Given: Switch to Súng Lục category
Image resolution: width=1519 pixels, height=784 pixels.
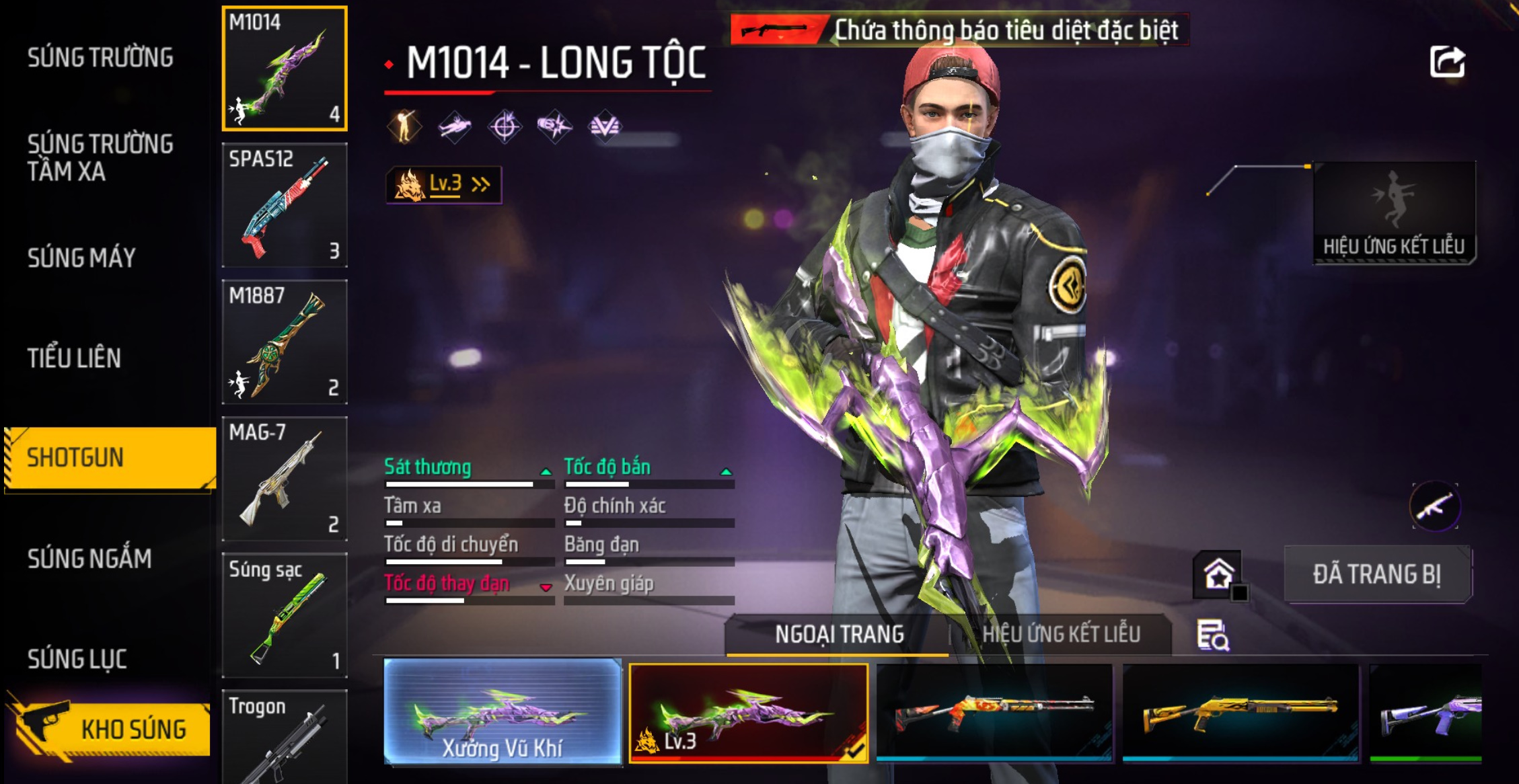Looking at the screenshot, I should (77, 659).
